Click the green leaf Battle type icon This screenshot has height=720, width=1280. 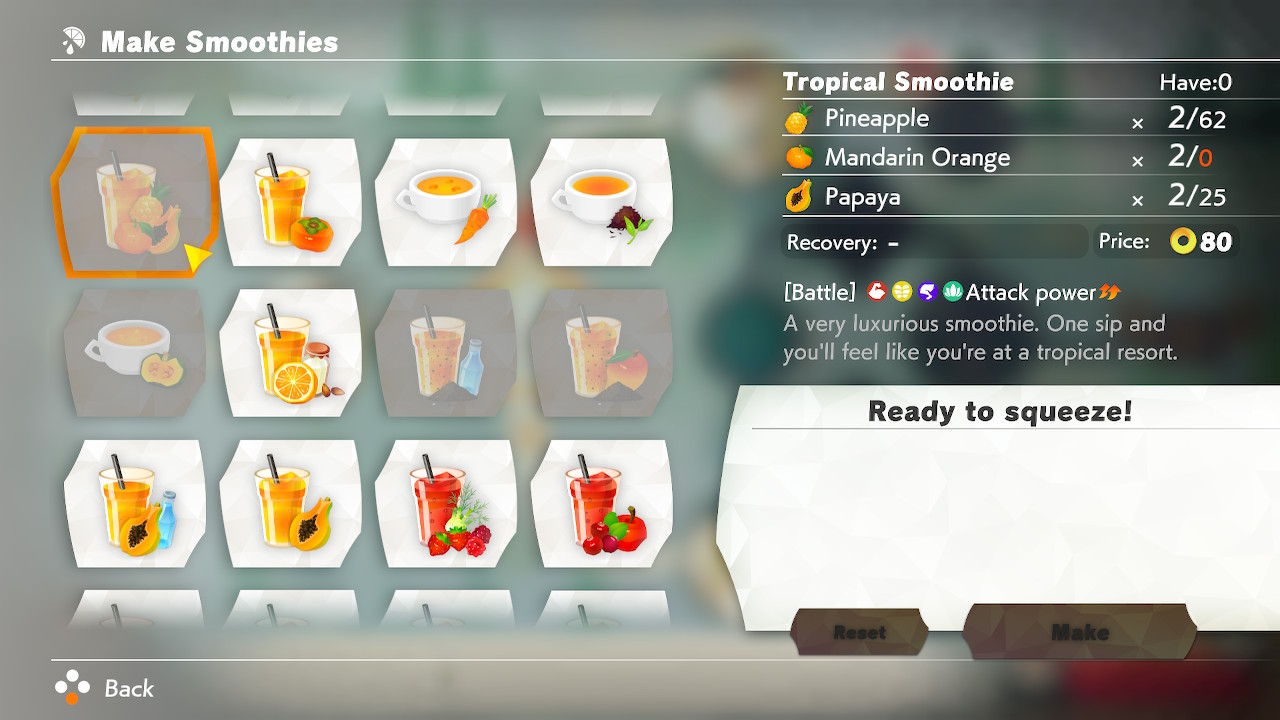(953, 292)
